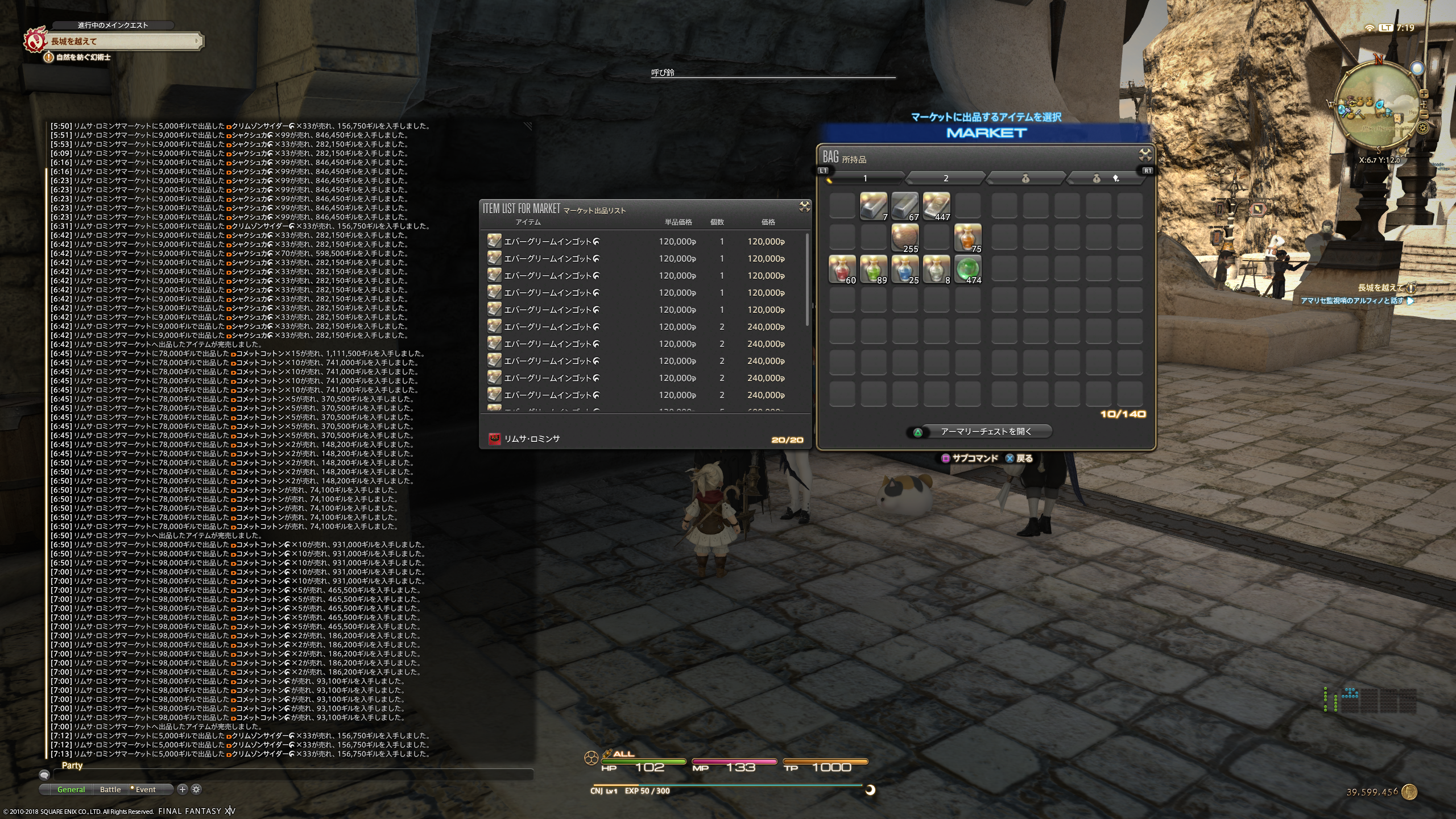Image resolution: width=1456 pixels, height=819 pixels.
Task: Pick the blue potion stack of 25
Action: 905,269
